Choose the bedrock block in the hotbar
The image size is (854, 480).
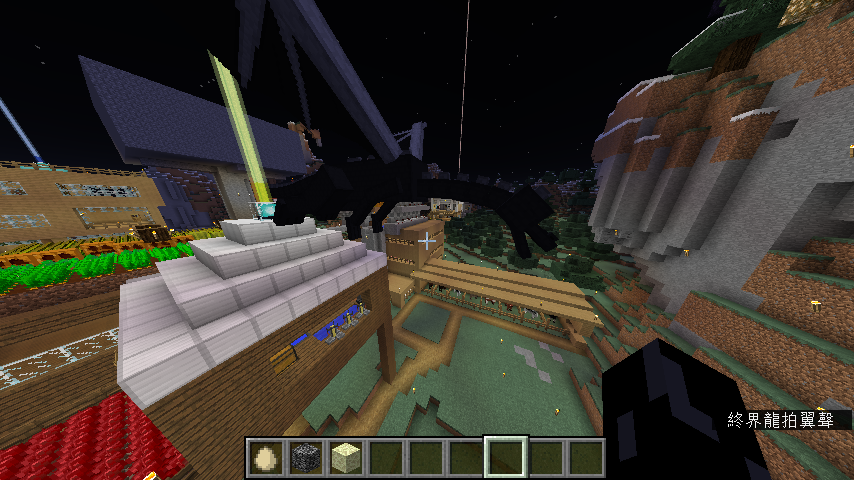(x=305, y=457)
